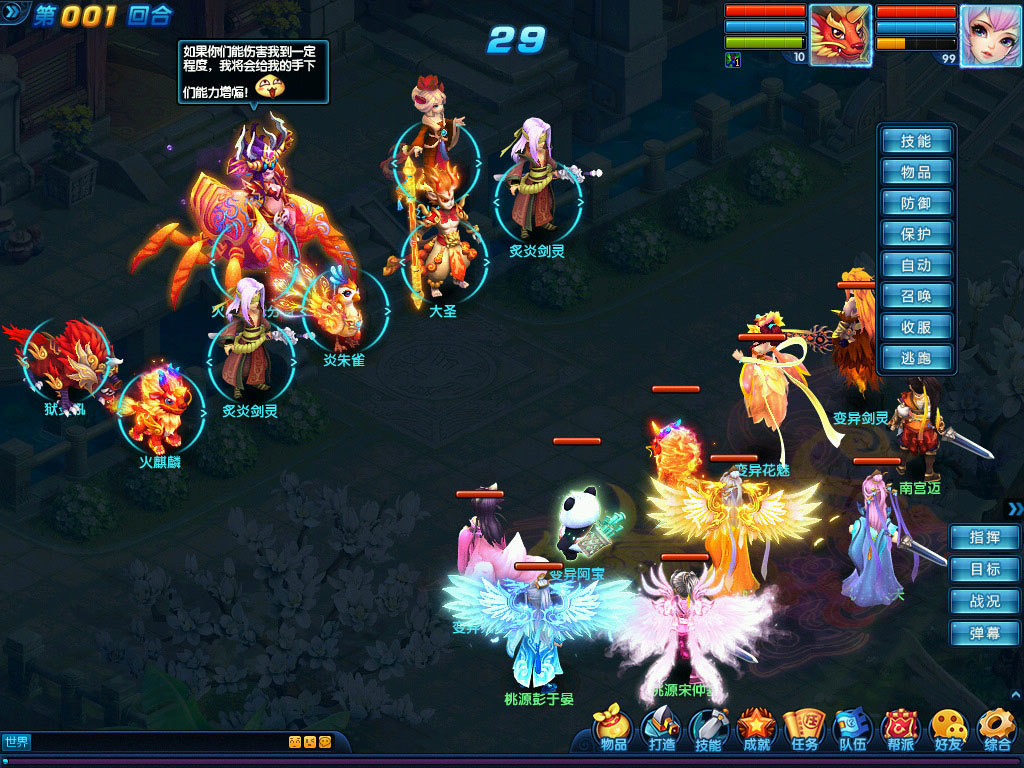The image size is (1024, 768).
Task: Turn on 自动 auto battle
Action: click(x=916, y=265)
